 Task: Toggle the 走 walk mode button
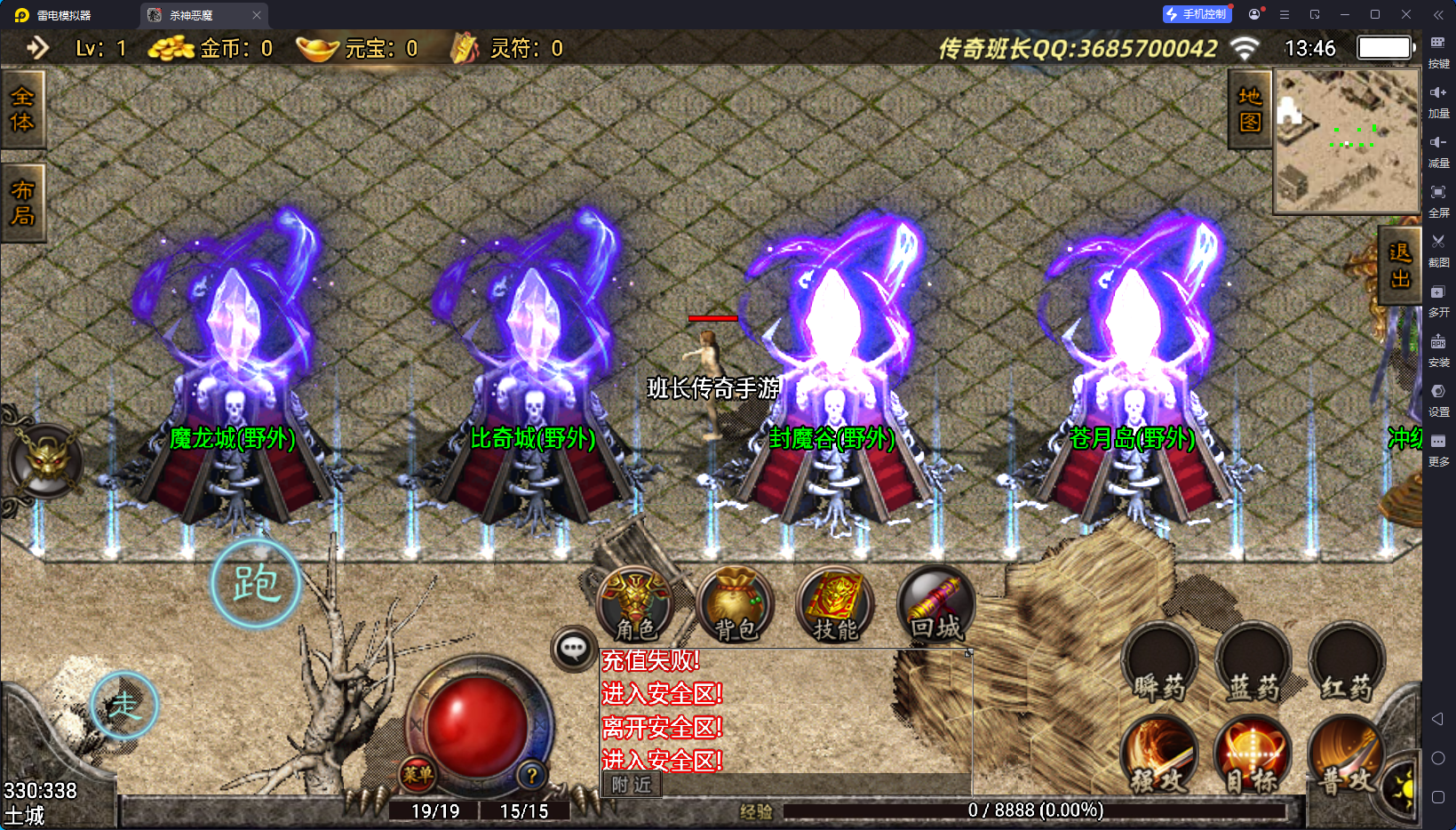[124, 706]
